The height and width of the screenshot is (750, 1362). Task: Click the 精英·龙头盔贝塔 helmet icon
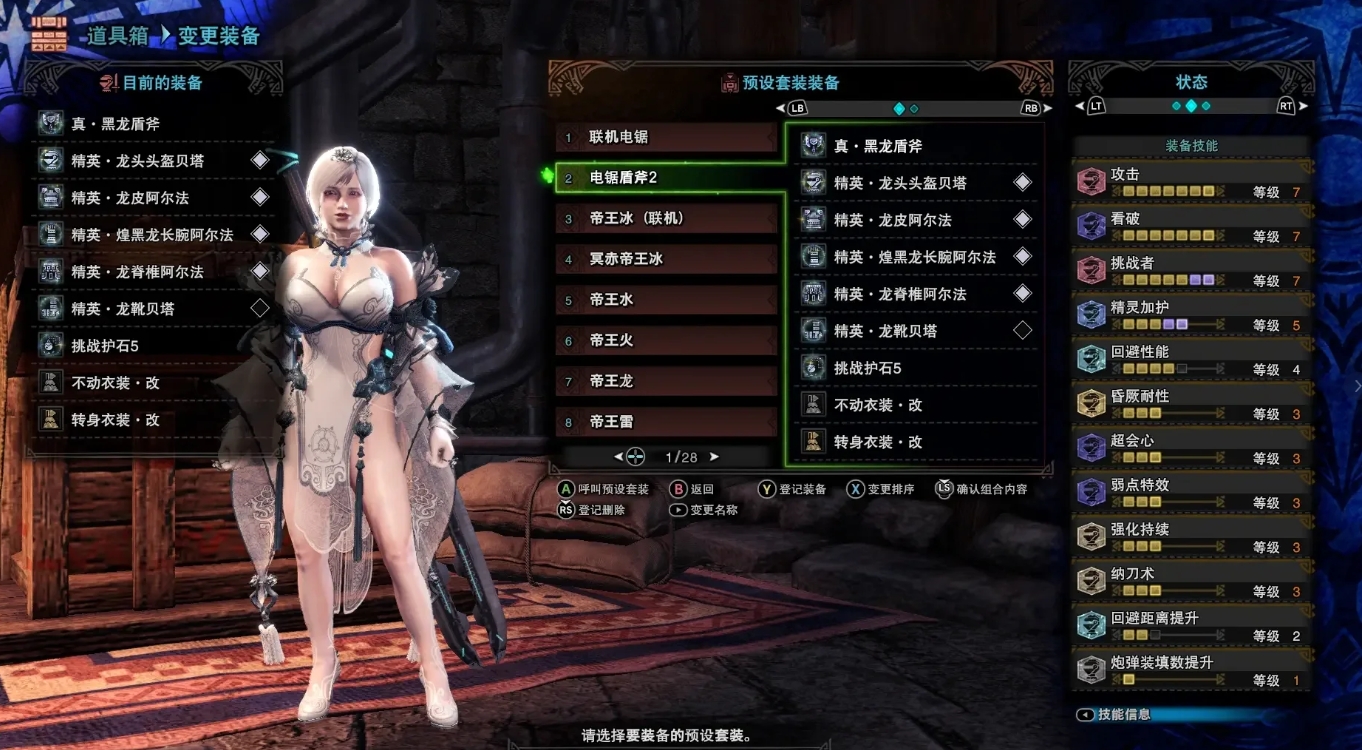(812, 182)
